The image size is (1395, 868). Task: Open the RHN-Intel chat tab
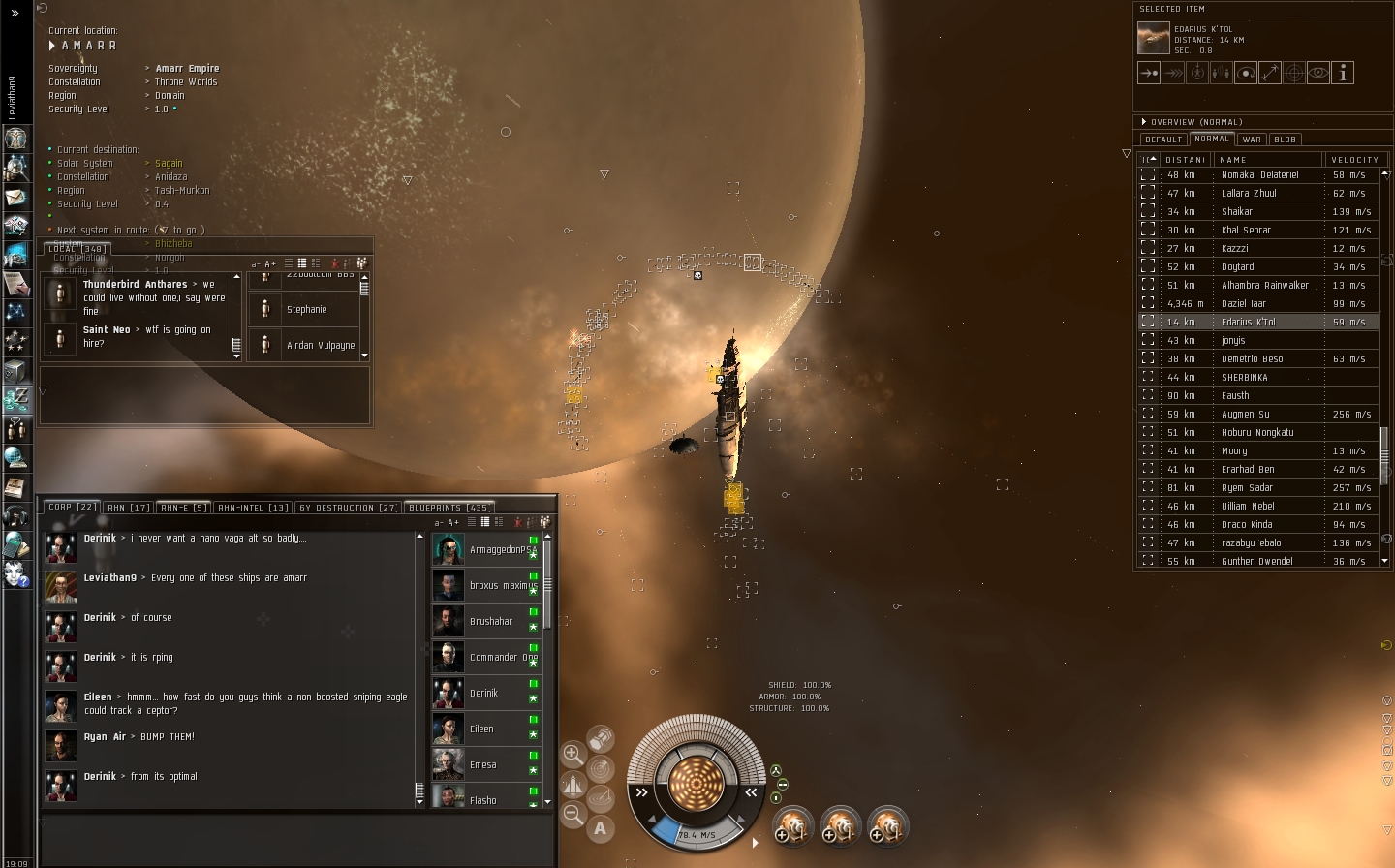click(253, 508)
